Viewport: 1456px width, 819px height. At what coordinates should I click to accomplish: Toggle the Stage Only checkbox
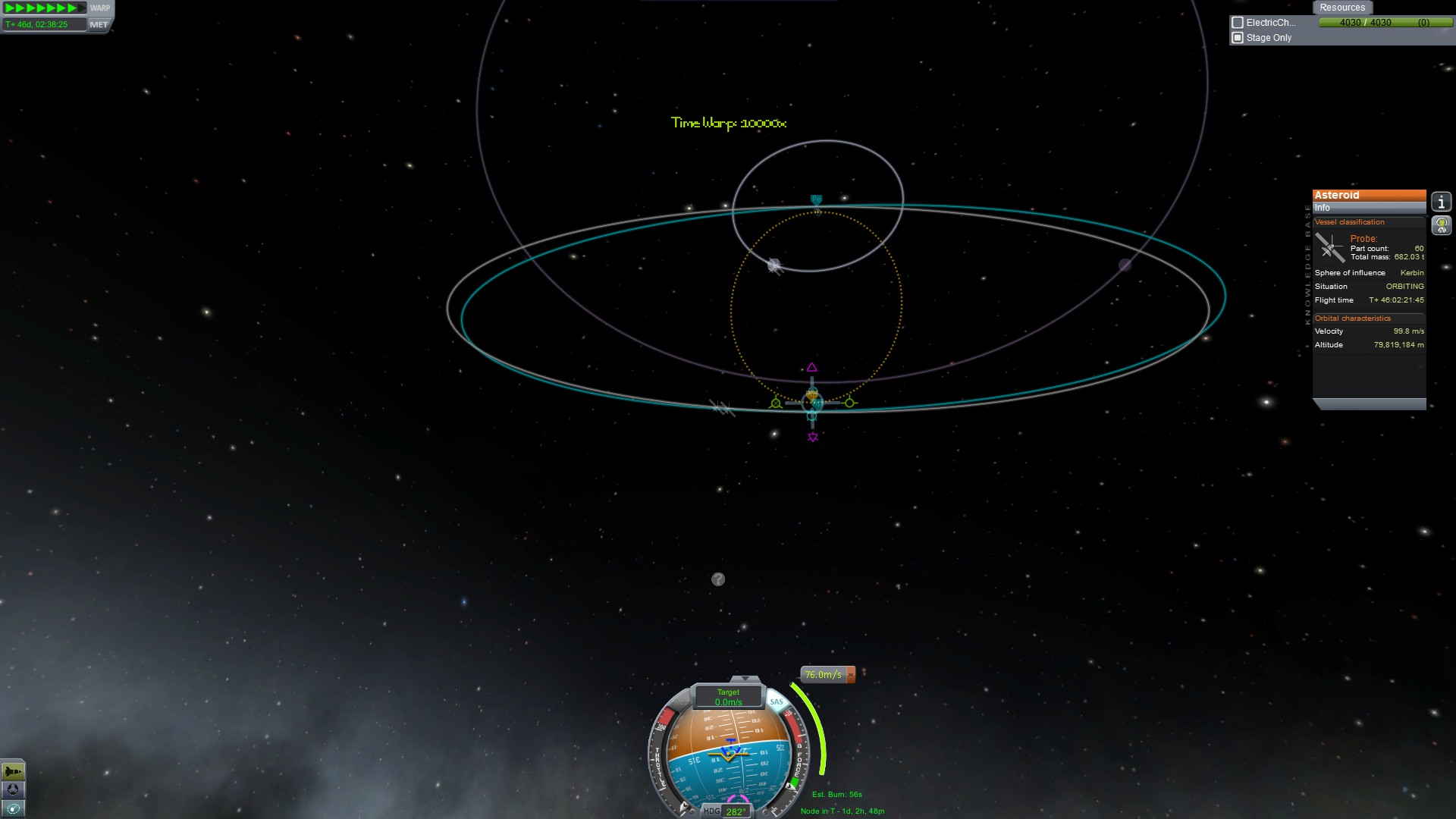pos(1238,38)
